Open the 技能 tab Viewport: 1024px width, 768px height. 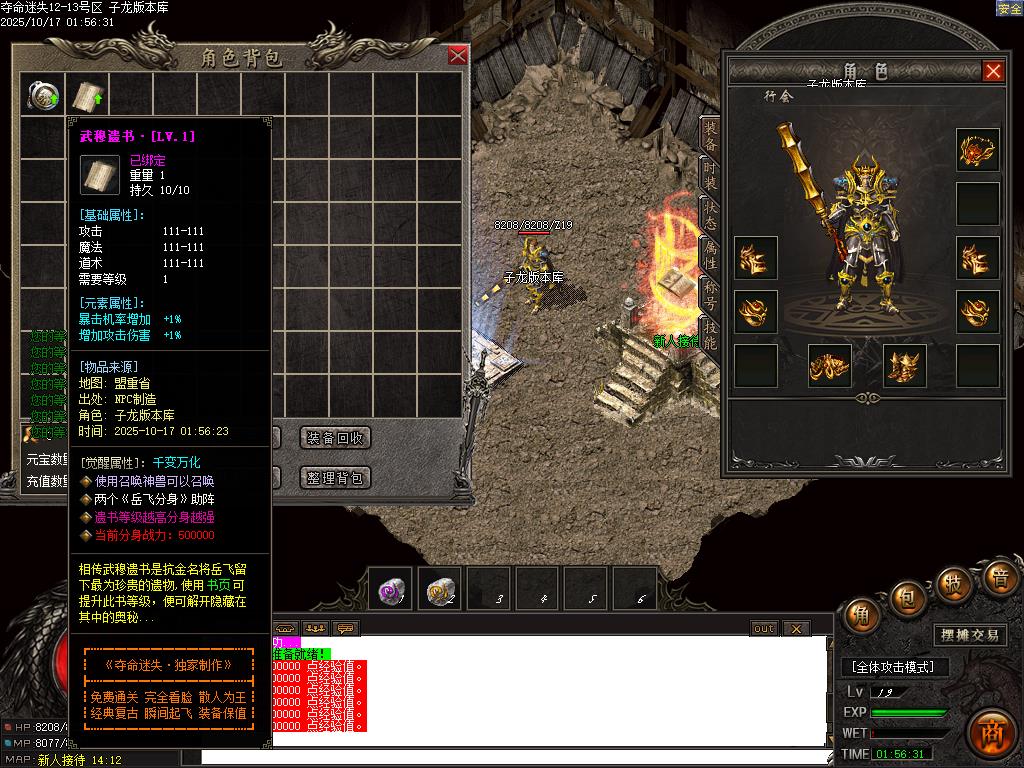(710, 333)
